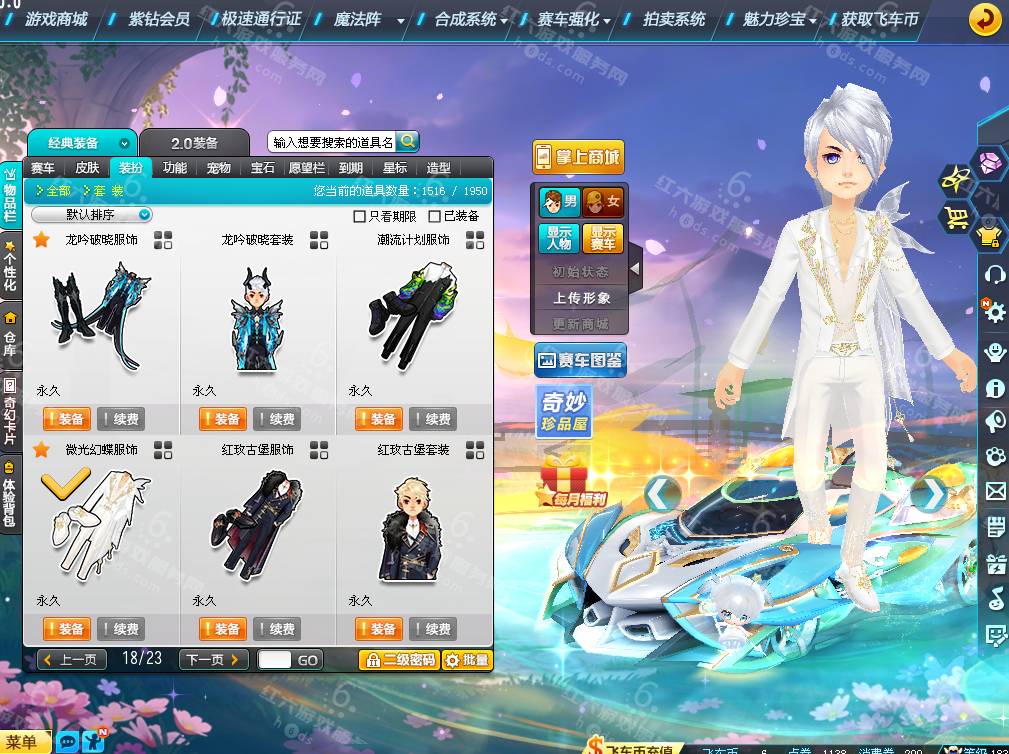
Task: Open the 批量 batch settings button
Action: [x=467, y=660]
